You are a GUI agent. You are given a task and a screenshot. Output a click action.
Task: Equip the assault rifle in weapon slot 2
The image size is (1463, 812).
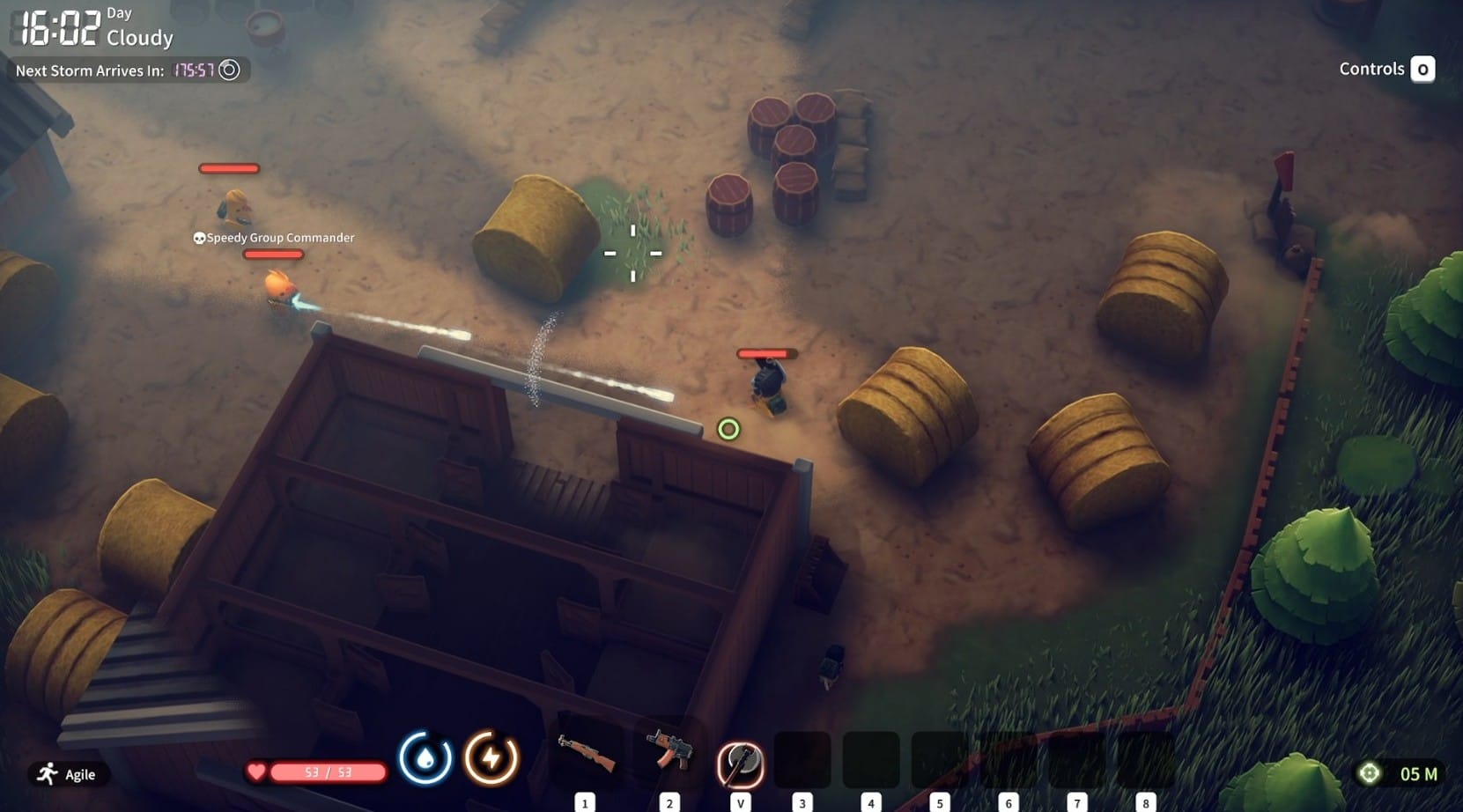669,752
